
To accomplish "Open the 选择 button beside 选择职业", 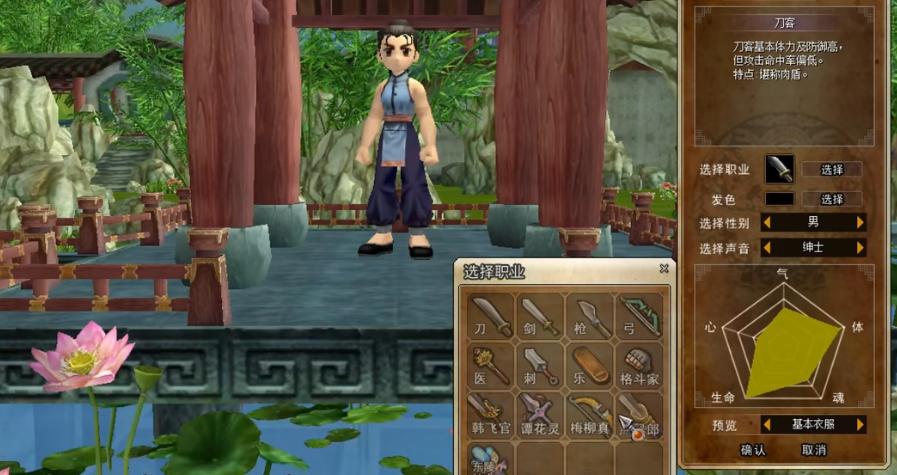I will coord(833,170).
